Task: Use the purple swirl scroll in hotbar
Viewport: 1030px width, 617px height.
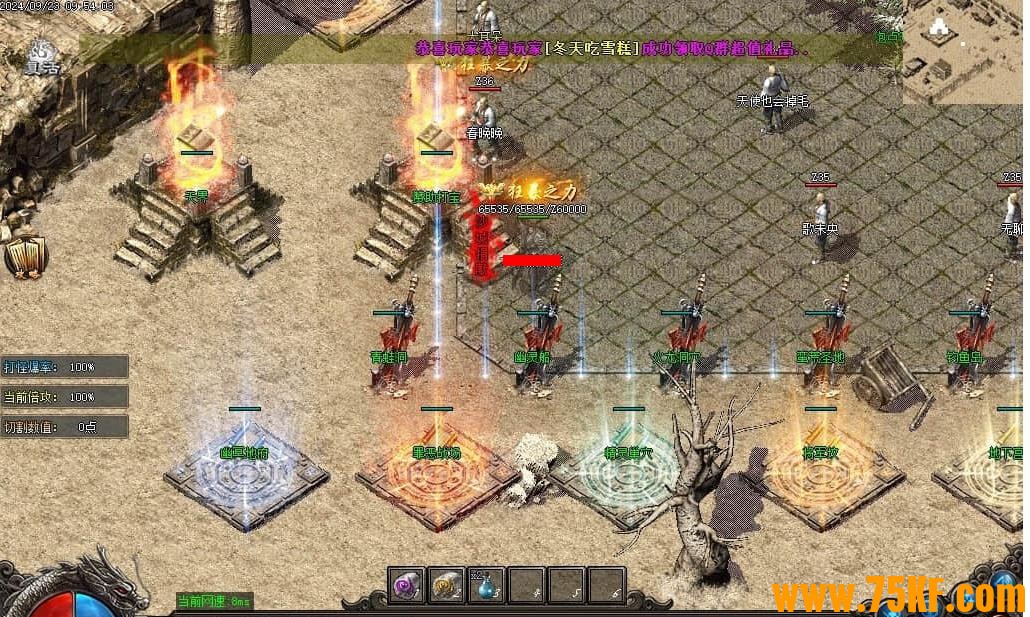Action: click(407, 585)
